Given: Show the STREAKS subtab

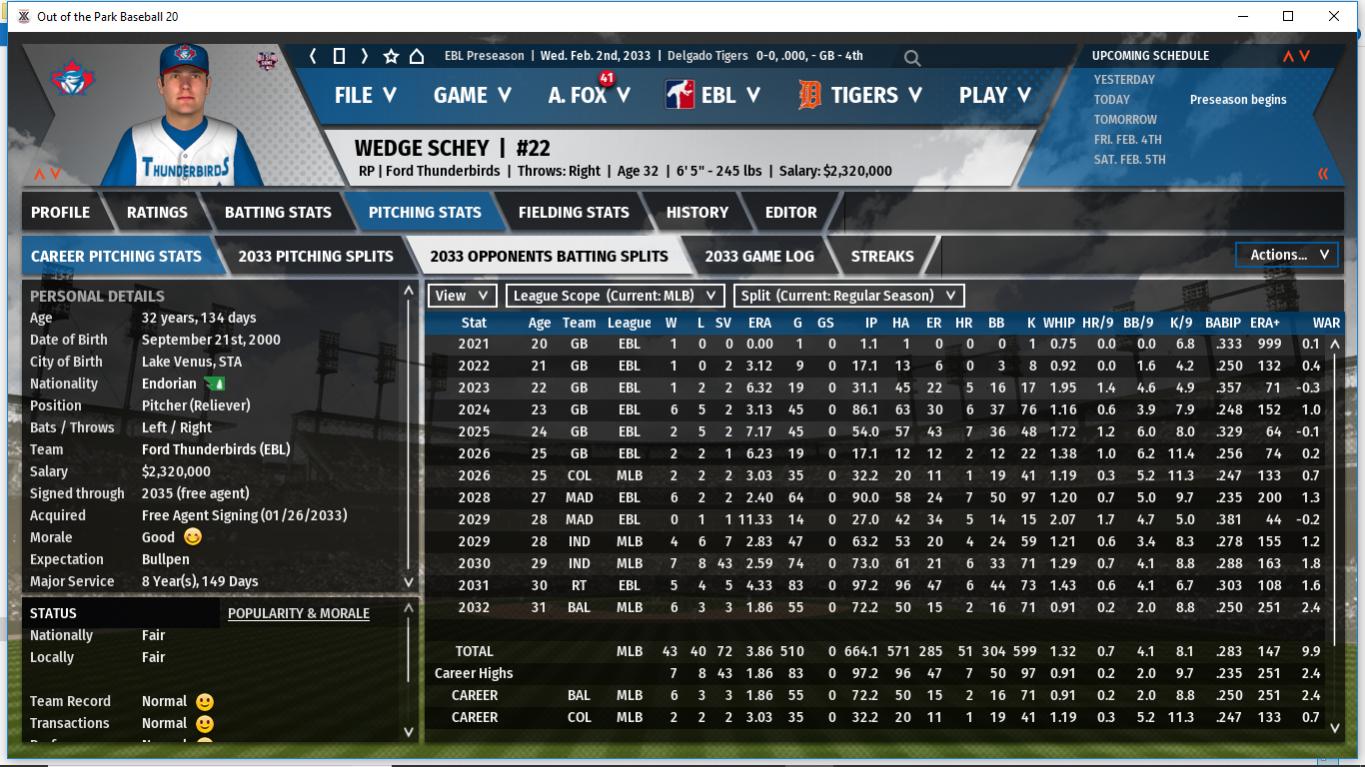Looking at the screenshot, I should [x=882, y=256].
